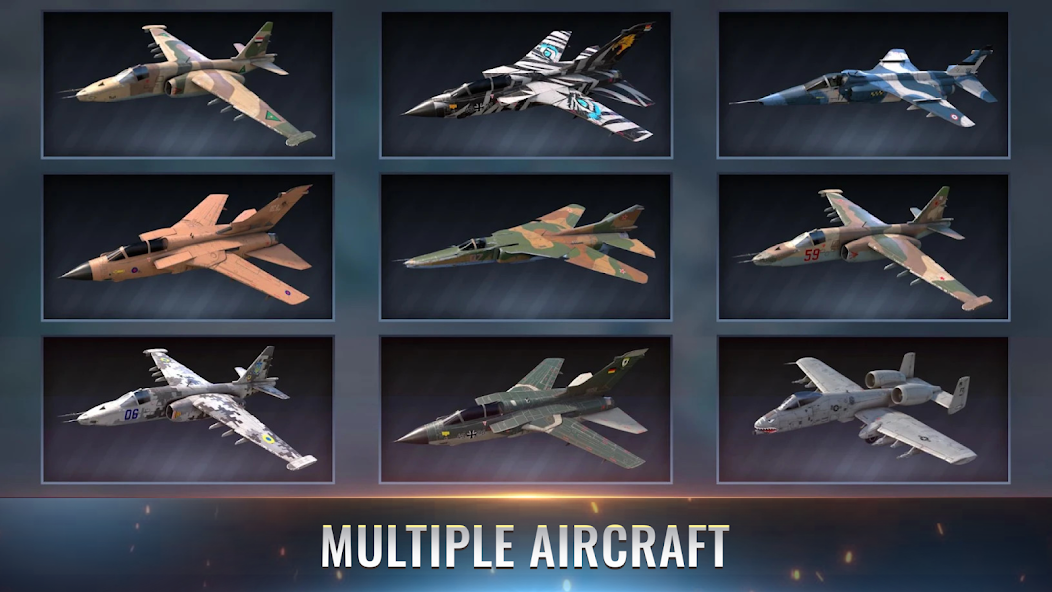Pick the grey shark-mouth A-10 aircraft tile
This screenshot has width=1052, height=592.
862,410
